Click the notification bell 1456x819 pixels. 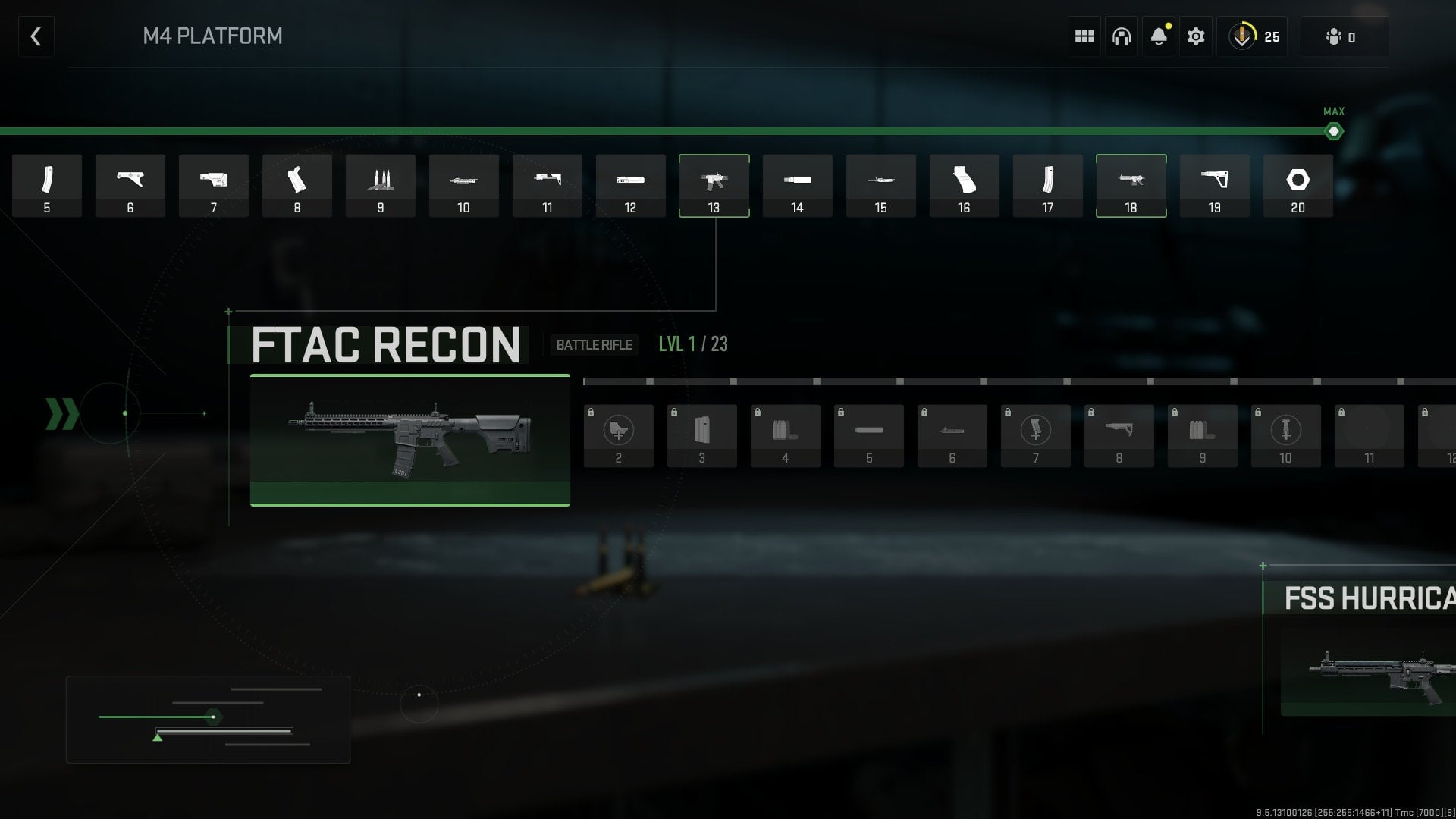(x=1158, y=36)
